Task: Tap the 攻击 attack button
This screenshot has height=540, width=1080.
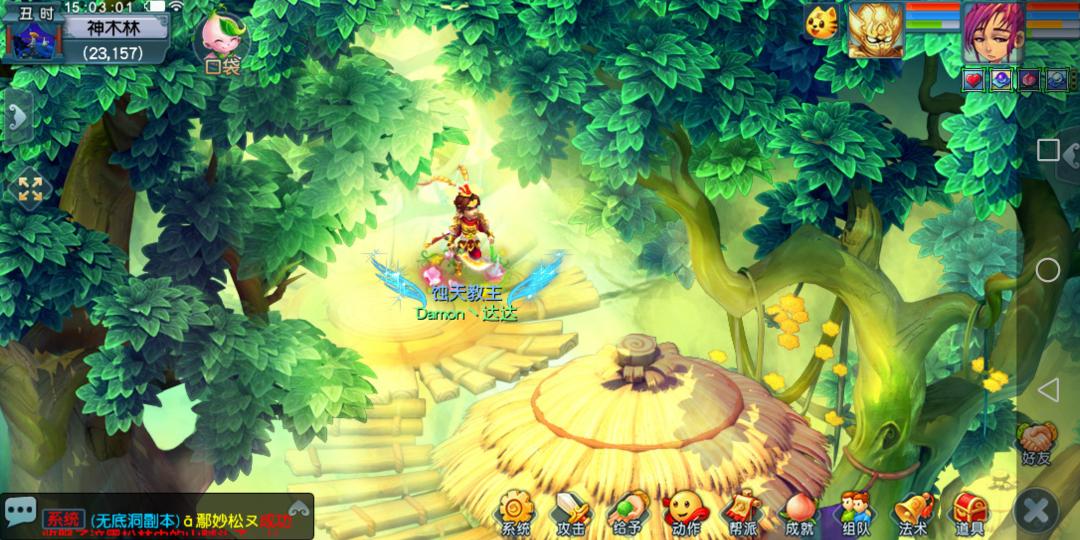Action: pyautogui.click(x=572, y=512)
